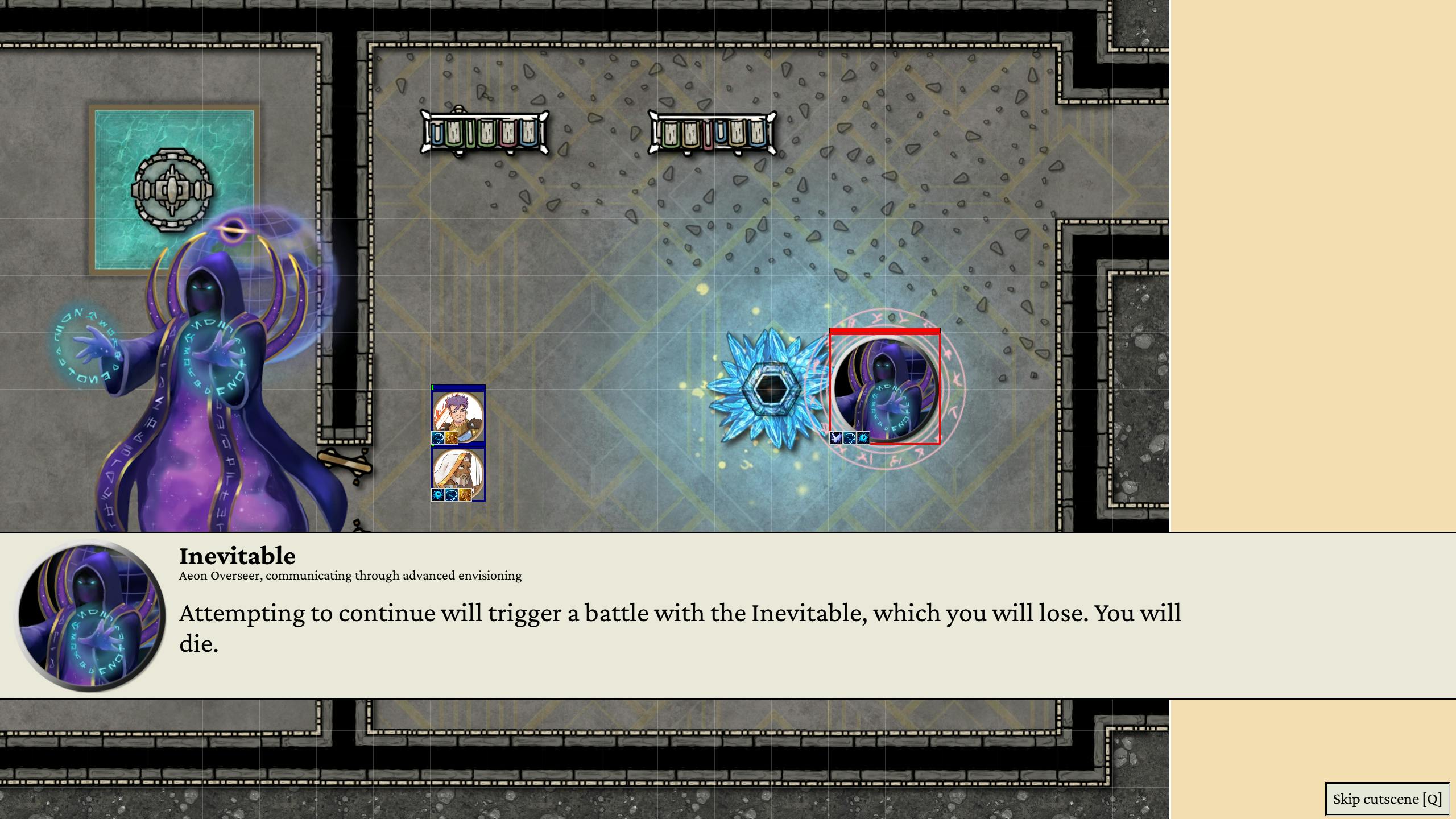Advance the Inevitable's dialogue text

point(680,628)
